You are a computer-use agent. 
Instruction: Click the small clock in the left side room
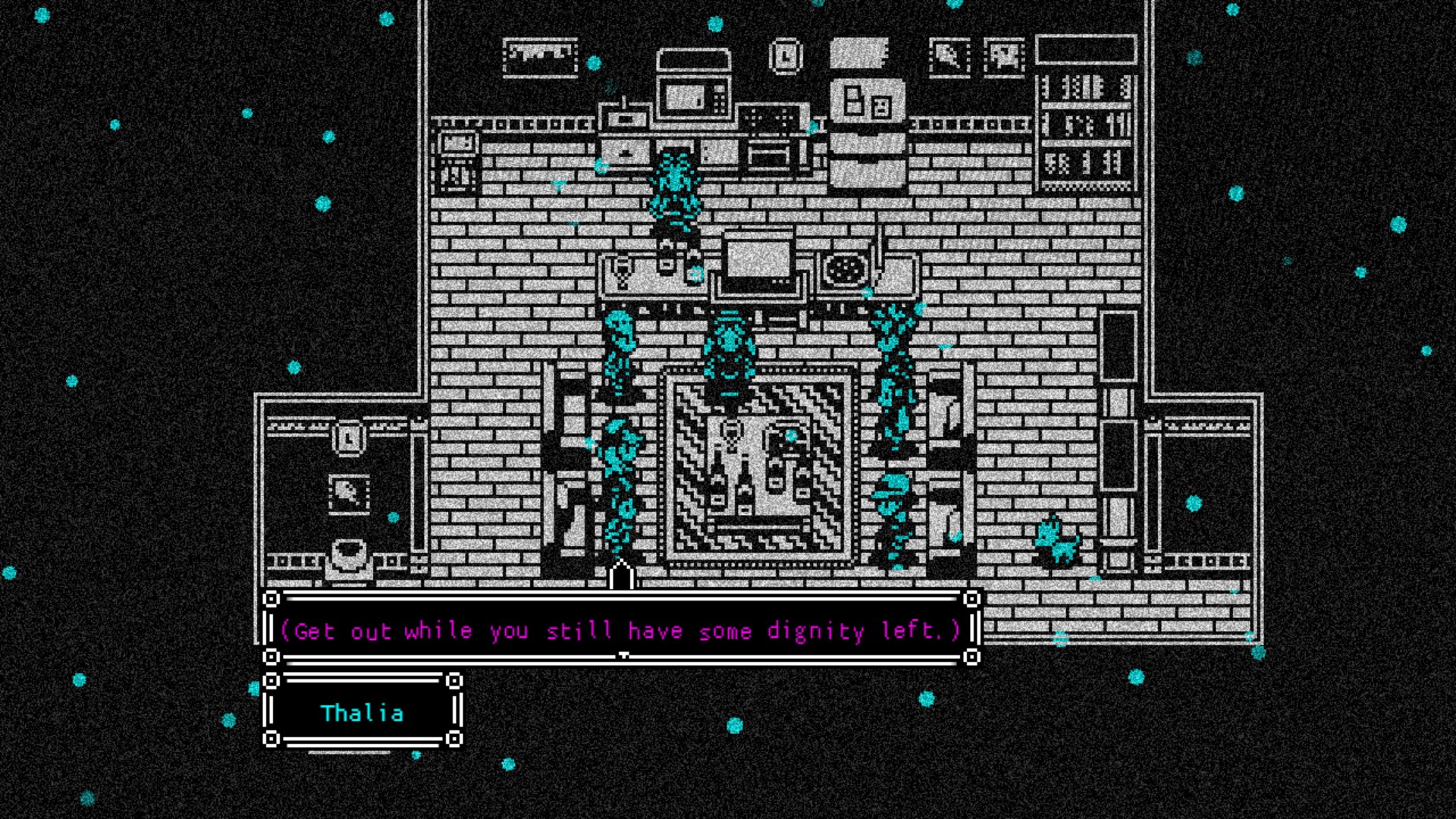pyautogui.click(x=348, y=440)
